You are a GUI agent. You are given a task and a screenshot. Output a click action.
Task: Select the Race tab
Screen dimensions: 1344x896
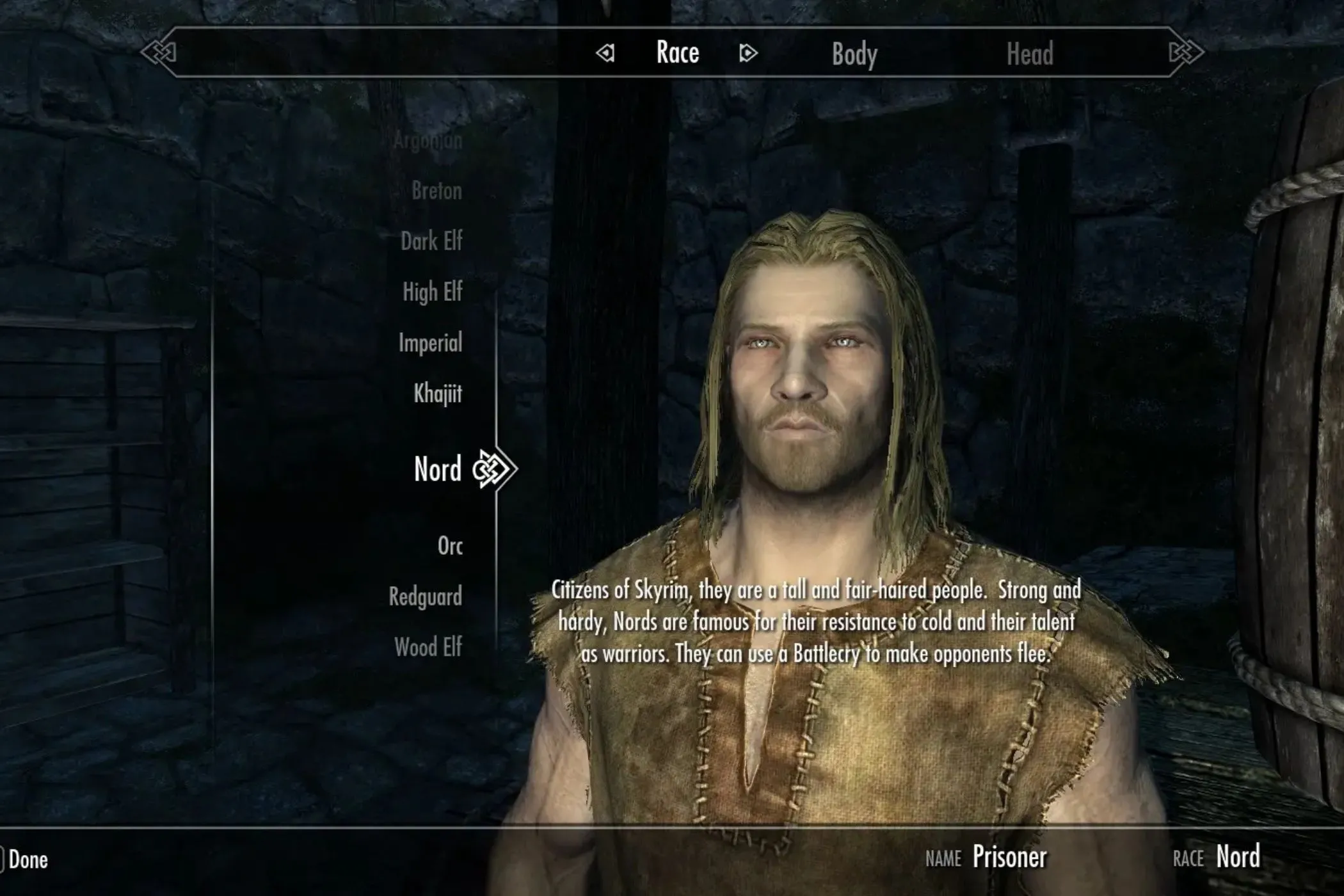[x=676, y=53]
